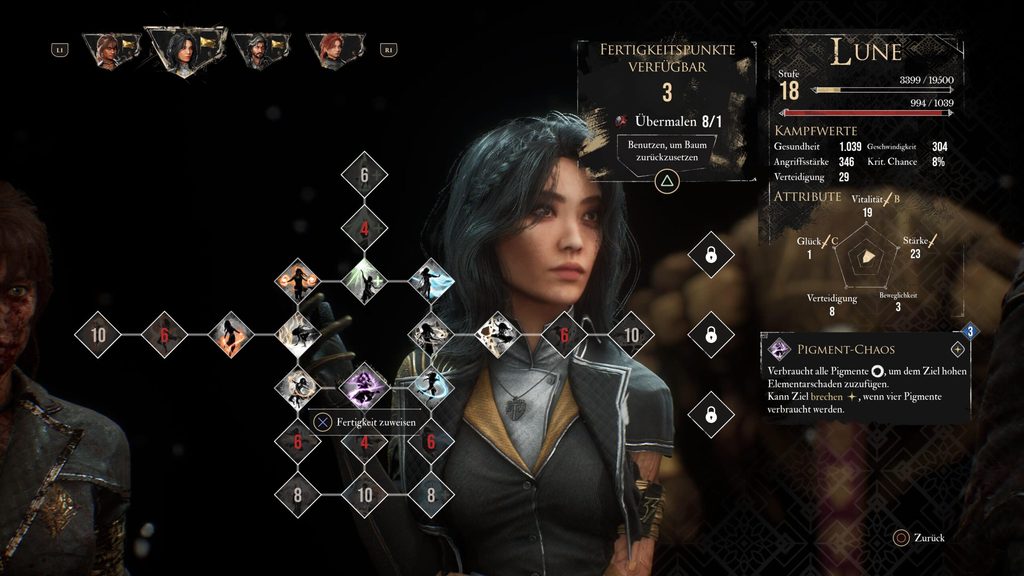1024x576 pixels.
Task: Select the purple Pigment-Chaos skill node
Action: [364, 384]
